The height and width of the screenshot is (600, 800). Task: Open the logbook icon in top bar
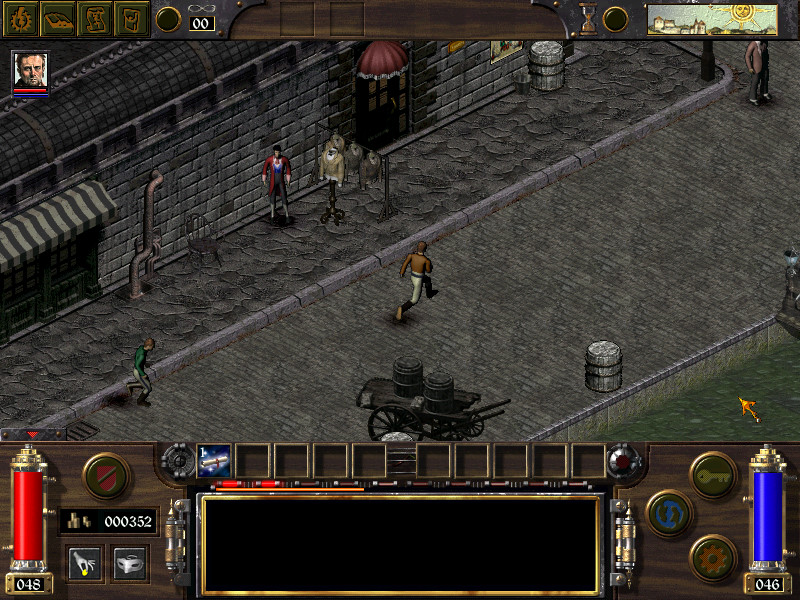click(x=57, y=18)
